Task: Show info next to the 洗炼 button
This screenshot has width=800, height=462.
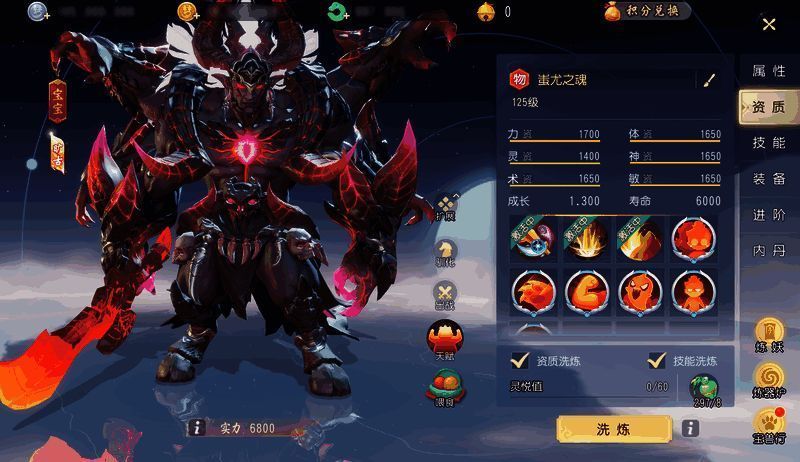Action: point(690,429)
